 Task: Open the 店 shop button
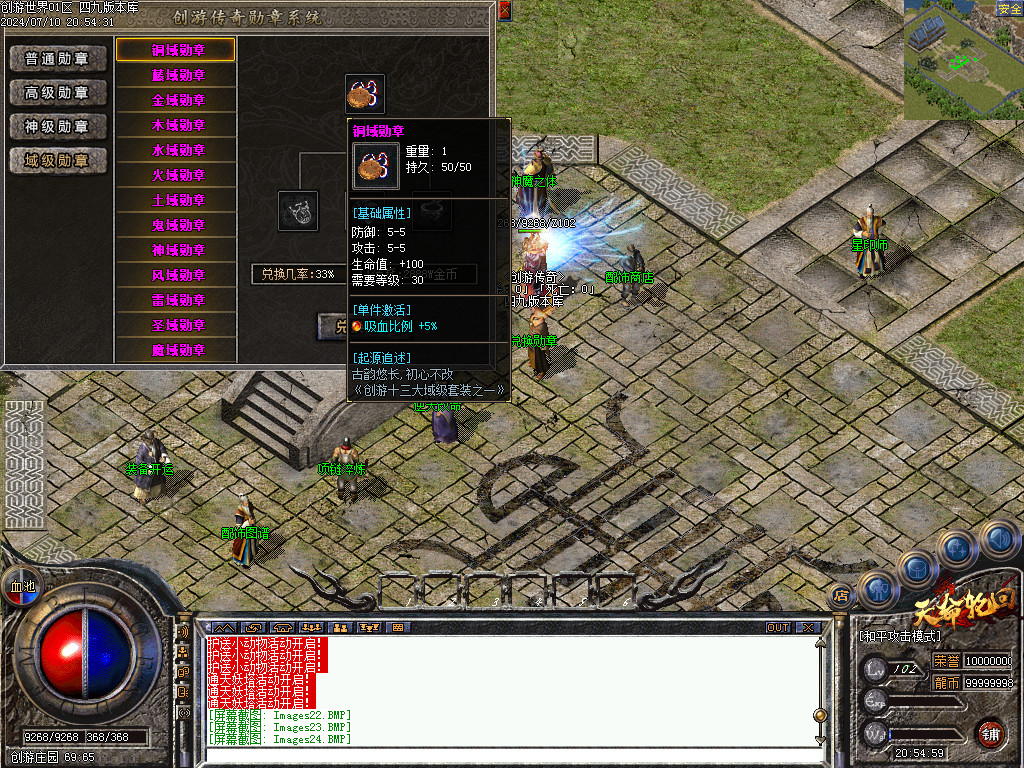tap(841, 596)
